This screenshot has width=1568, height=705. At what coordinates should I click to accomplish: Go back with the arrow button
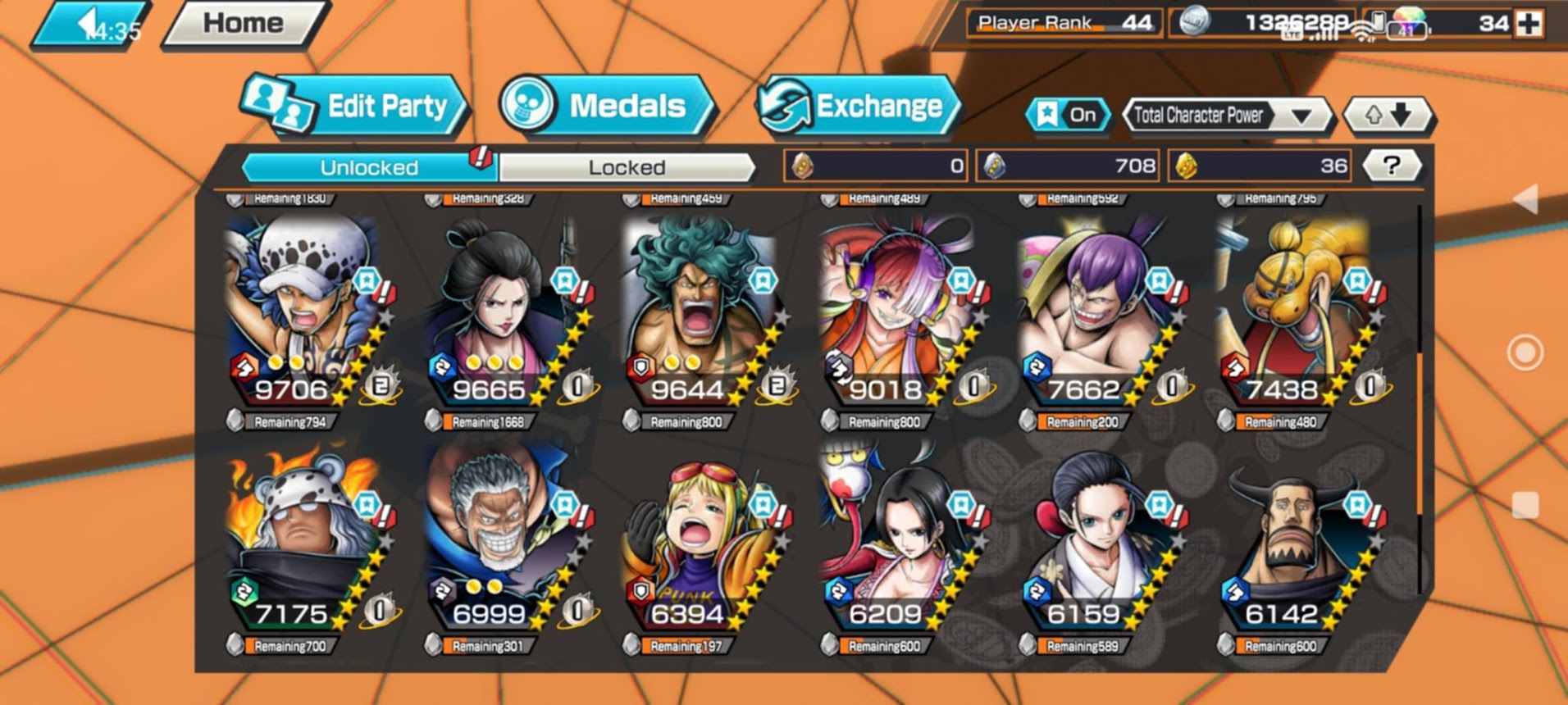tap(89, 25)
